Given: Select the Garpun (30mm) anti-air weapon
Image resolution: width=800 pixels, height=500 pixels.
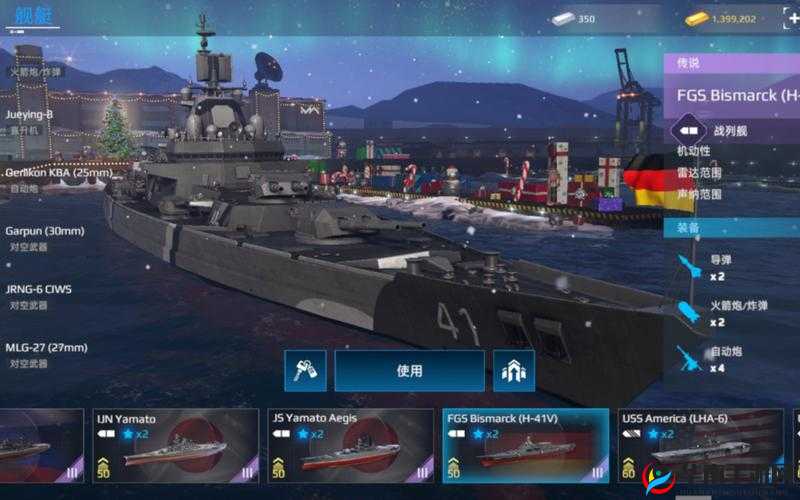Looking at the screenshot, I should [x=45, y=237].
